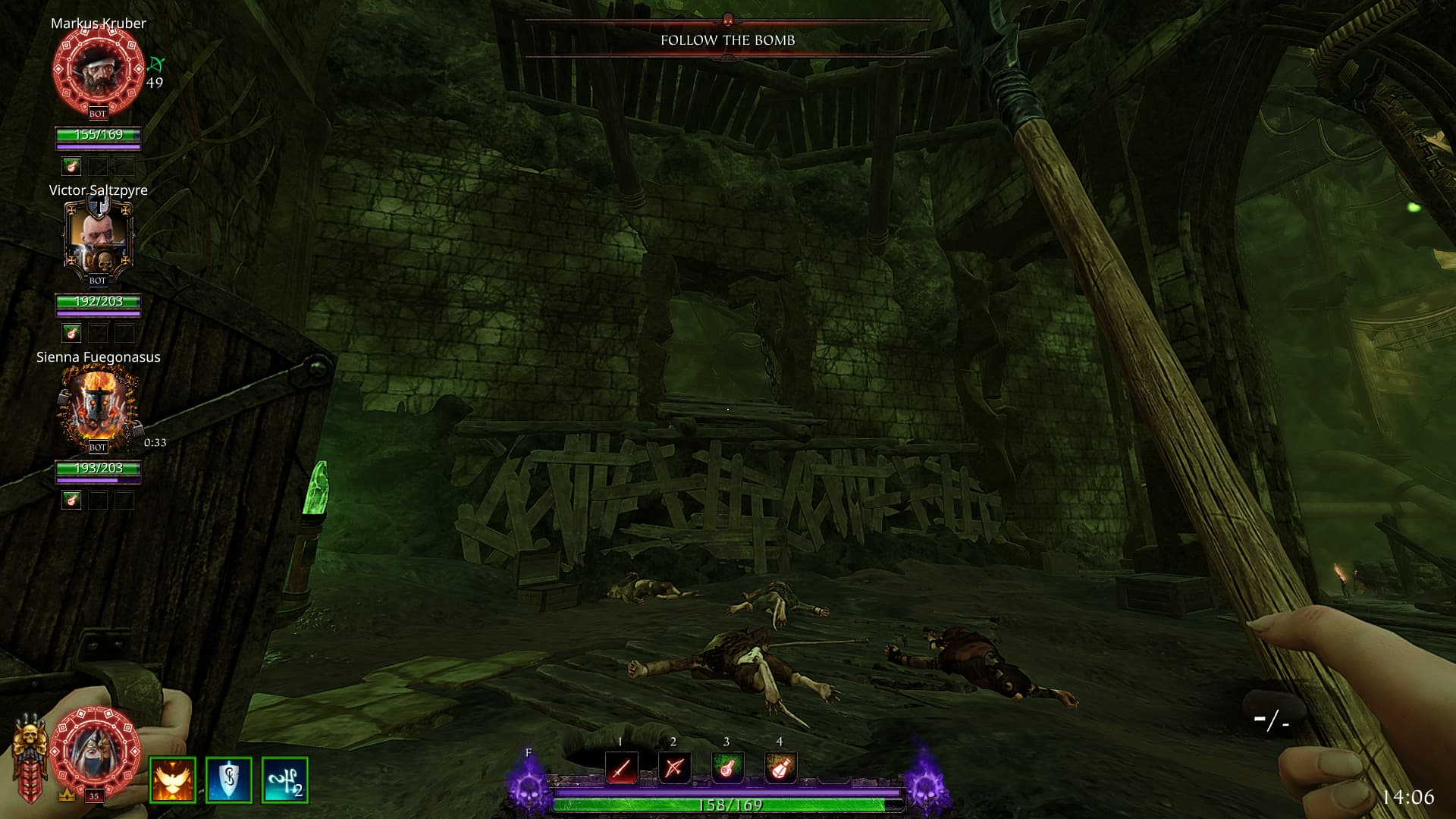Click the teal rune buff icon
The image size is (1456, 819).
(284, 780)
